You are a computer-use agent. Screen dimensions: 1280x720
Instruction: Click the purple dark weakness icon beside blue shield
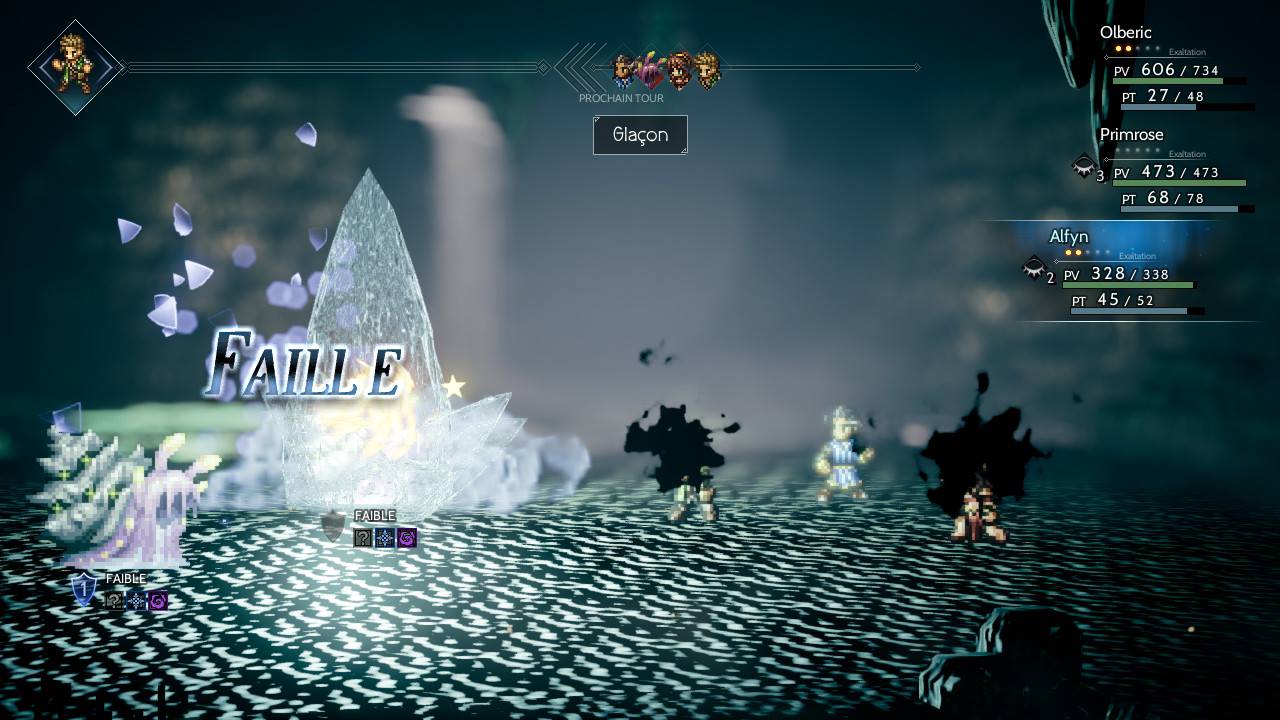[x=157, y=601]
